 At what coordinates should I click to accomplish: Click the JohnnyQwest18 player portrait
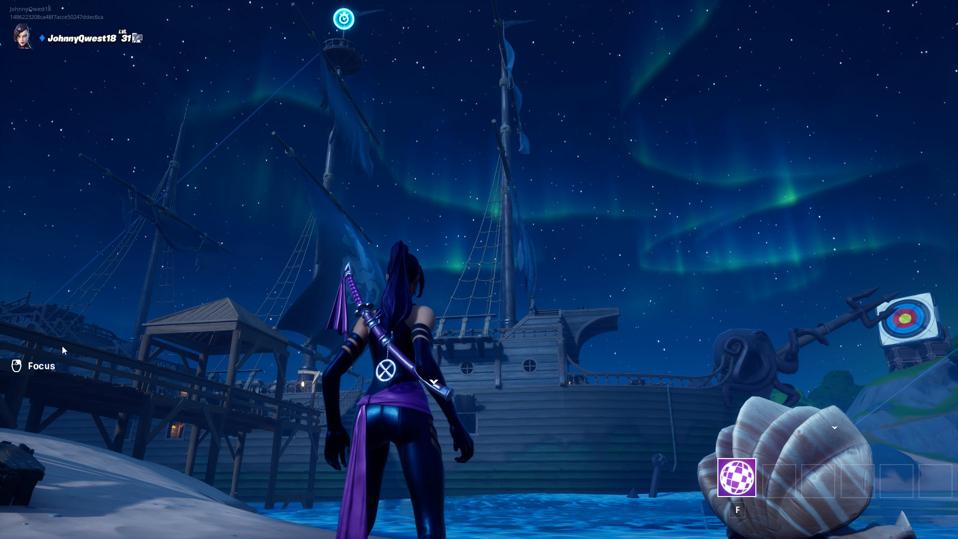(x=22, y=37)
